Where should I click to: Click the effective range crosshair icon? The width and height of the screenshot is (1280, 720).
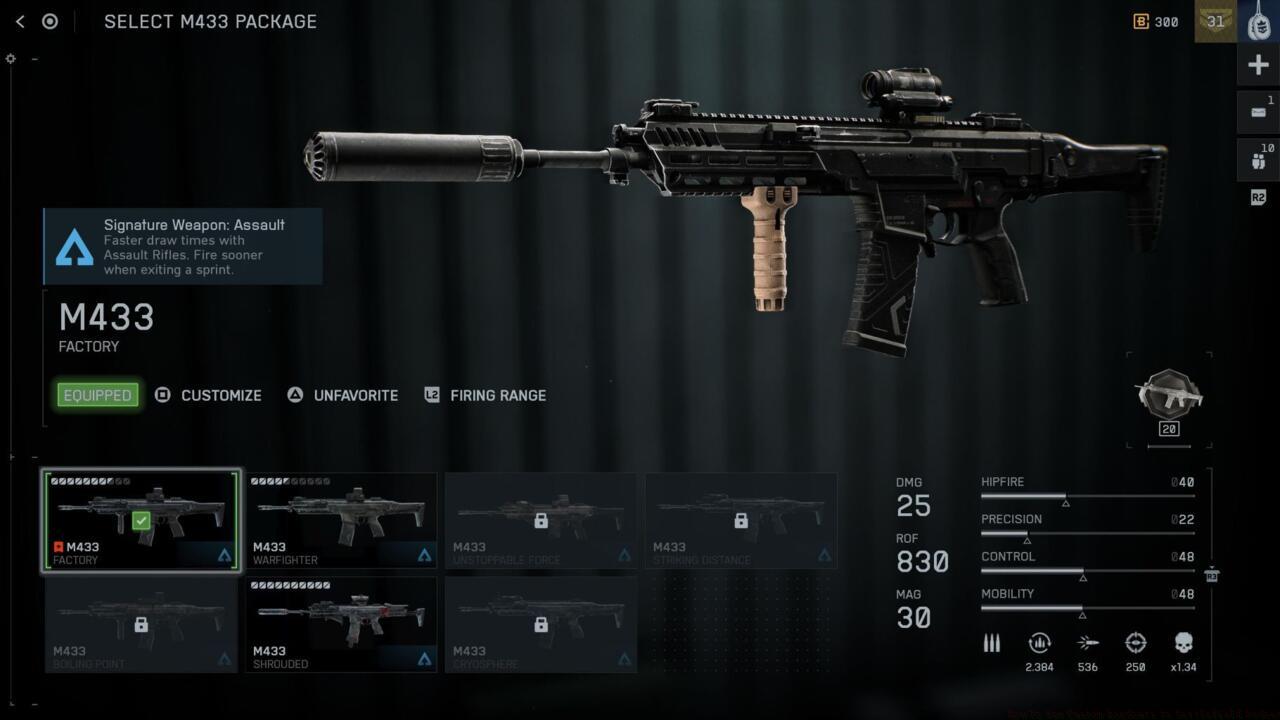point(1135,643)
